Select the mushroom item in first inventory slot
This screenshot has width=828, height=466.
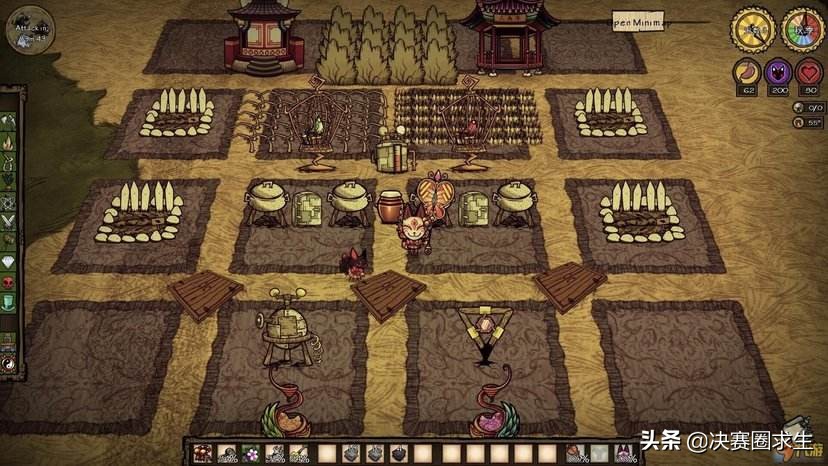[205, 453]
